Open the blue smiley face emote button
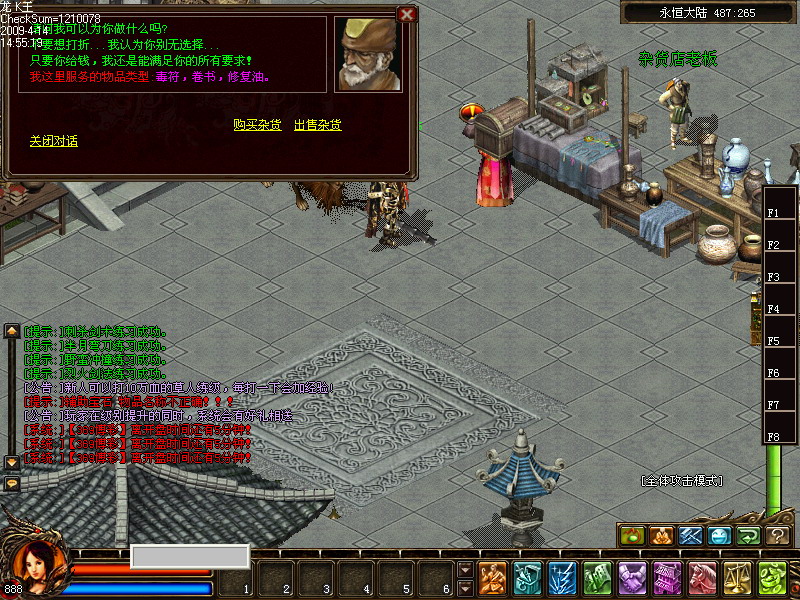The image size is (800, 600). [x=720, y=536]
